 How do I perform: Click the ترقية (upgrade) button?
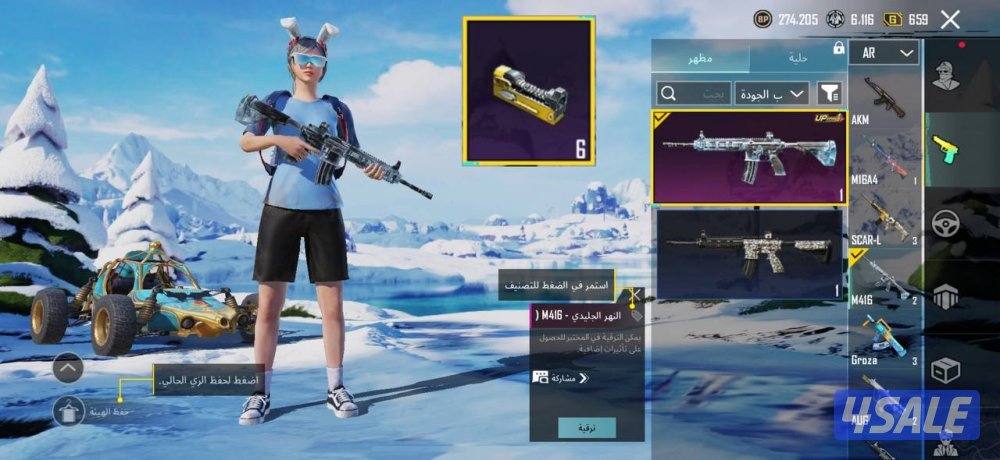click(x=587, y=428)
